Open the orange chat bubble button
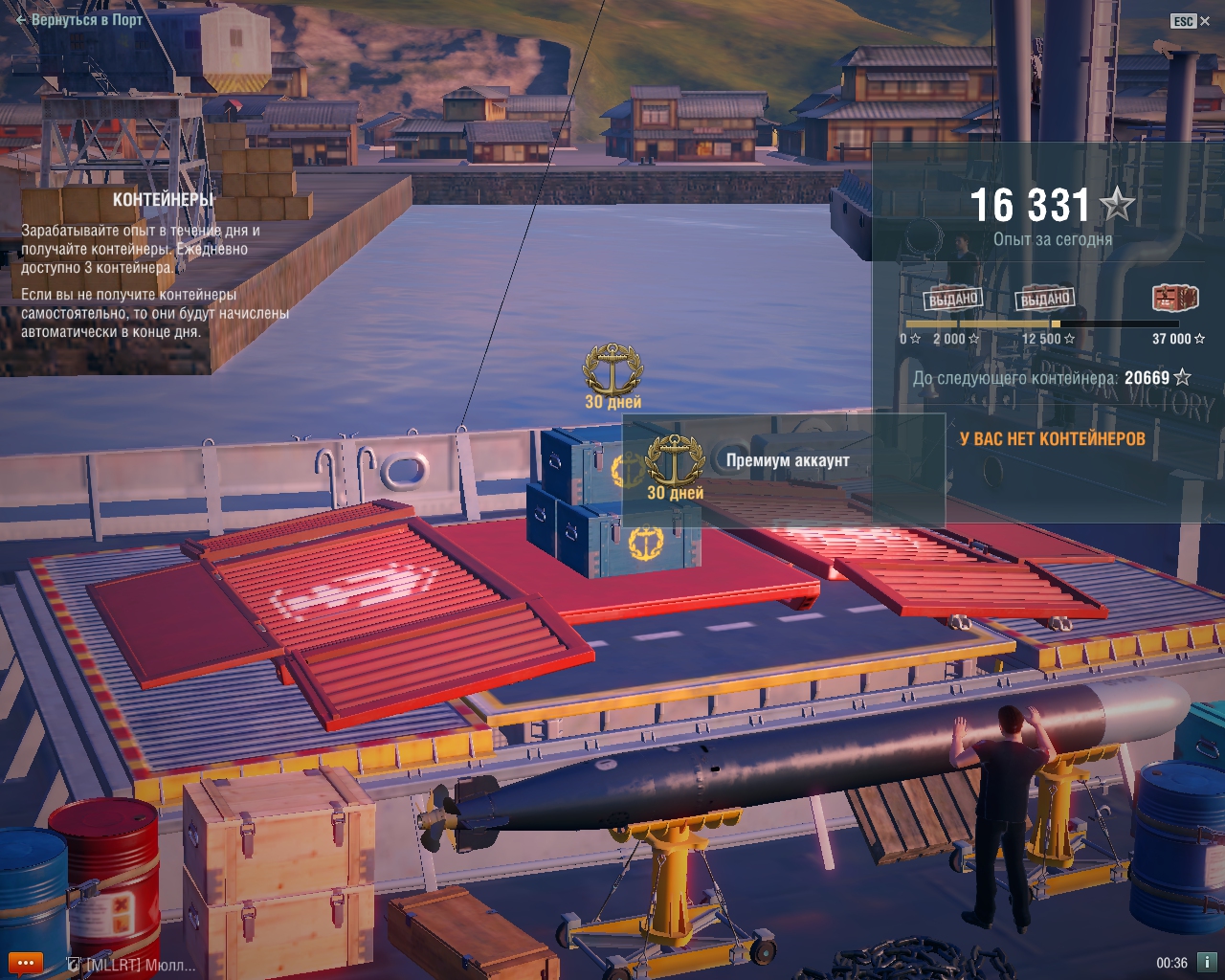Image resolution: width=1225 pixels, height=980 pixels. 24,963
